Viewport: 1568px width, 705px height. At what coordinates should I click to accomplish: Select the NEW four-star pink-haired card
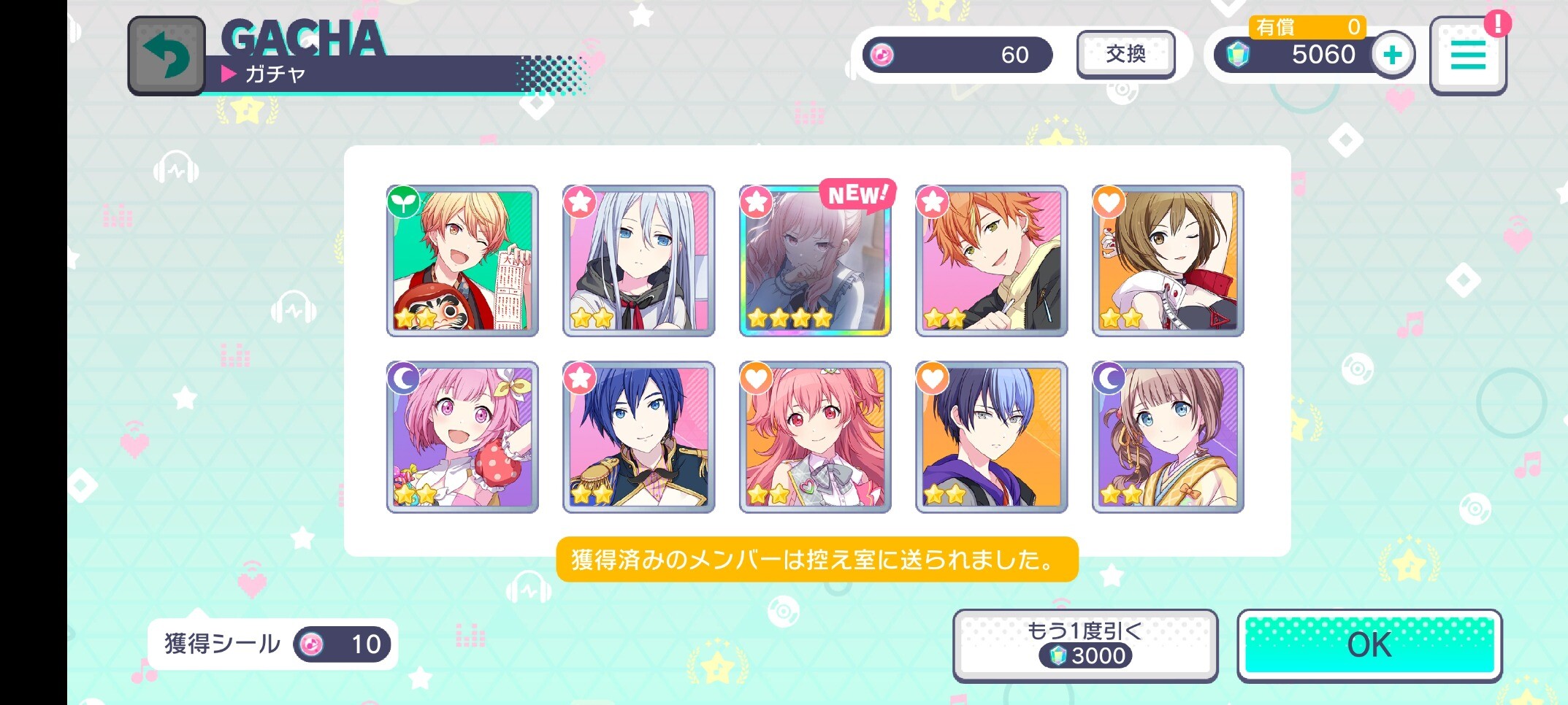pos(815,261)
